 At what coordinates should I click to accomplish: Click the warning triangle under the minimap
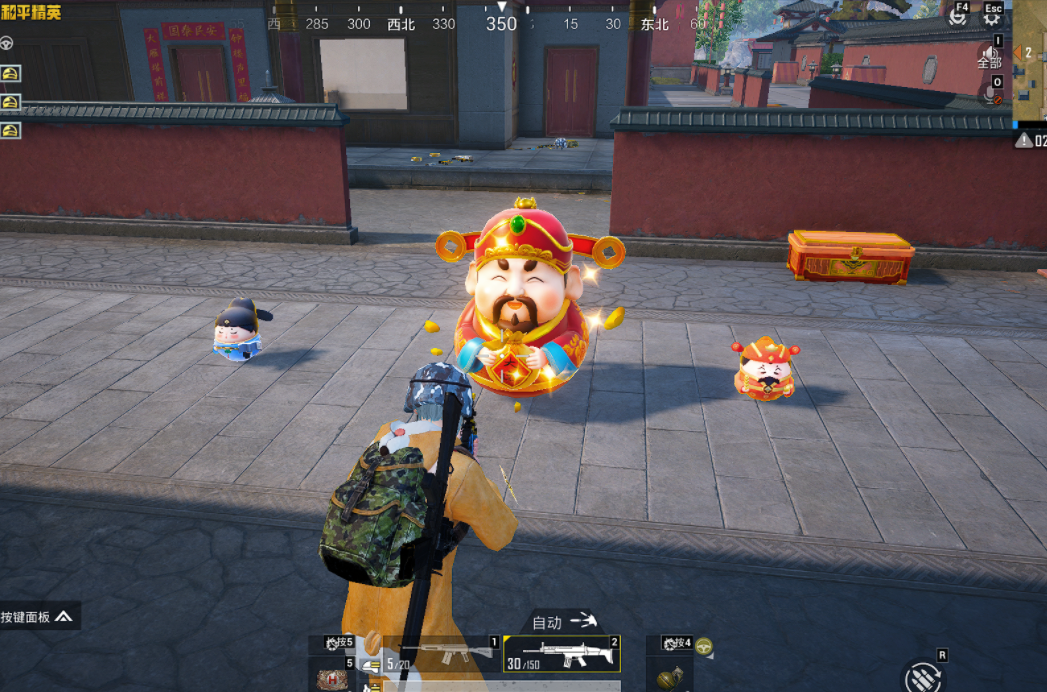point(1024,141)
